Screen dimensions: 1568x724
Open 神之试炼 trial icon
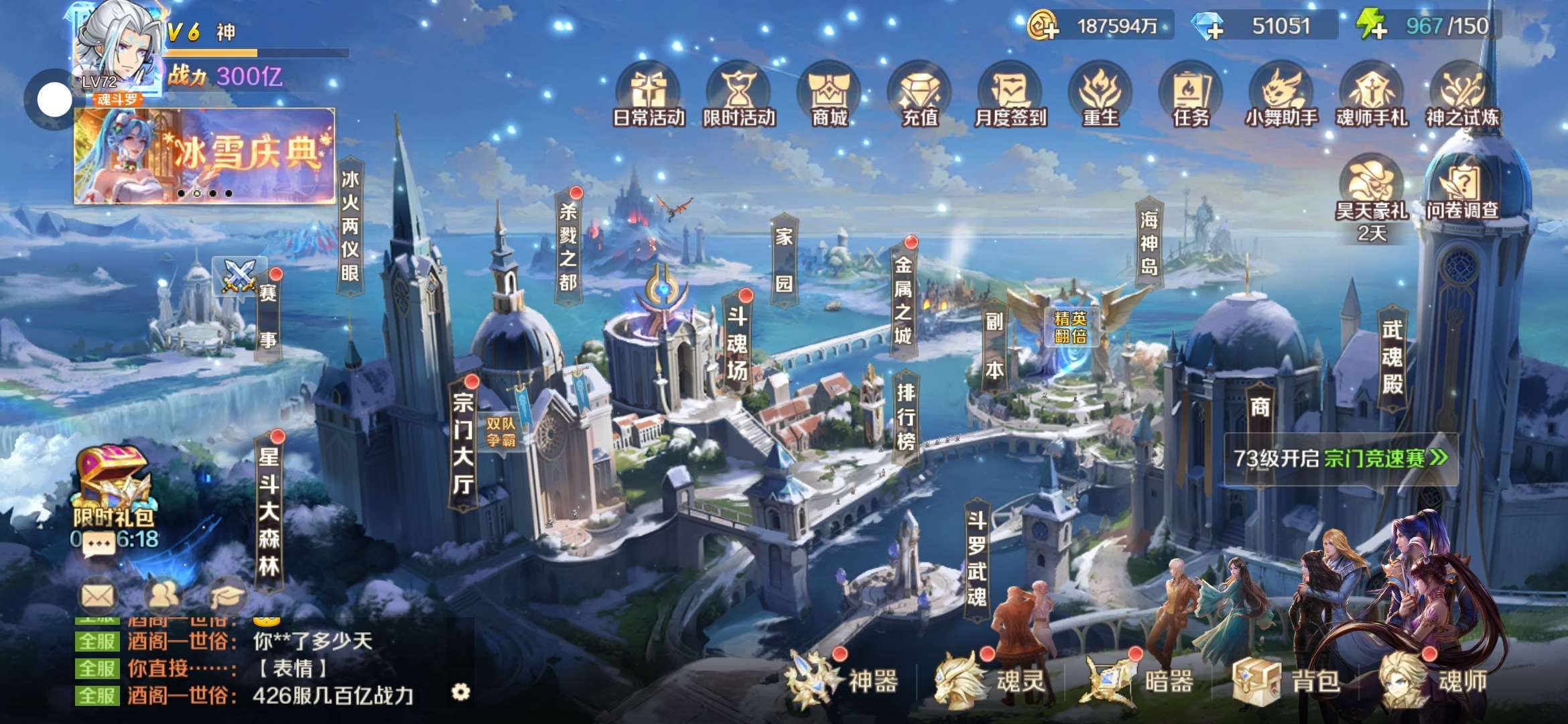(x=1462, y=96)
